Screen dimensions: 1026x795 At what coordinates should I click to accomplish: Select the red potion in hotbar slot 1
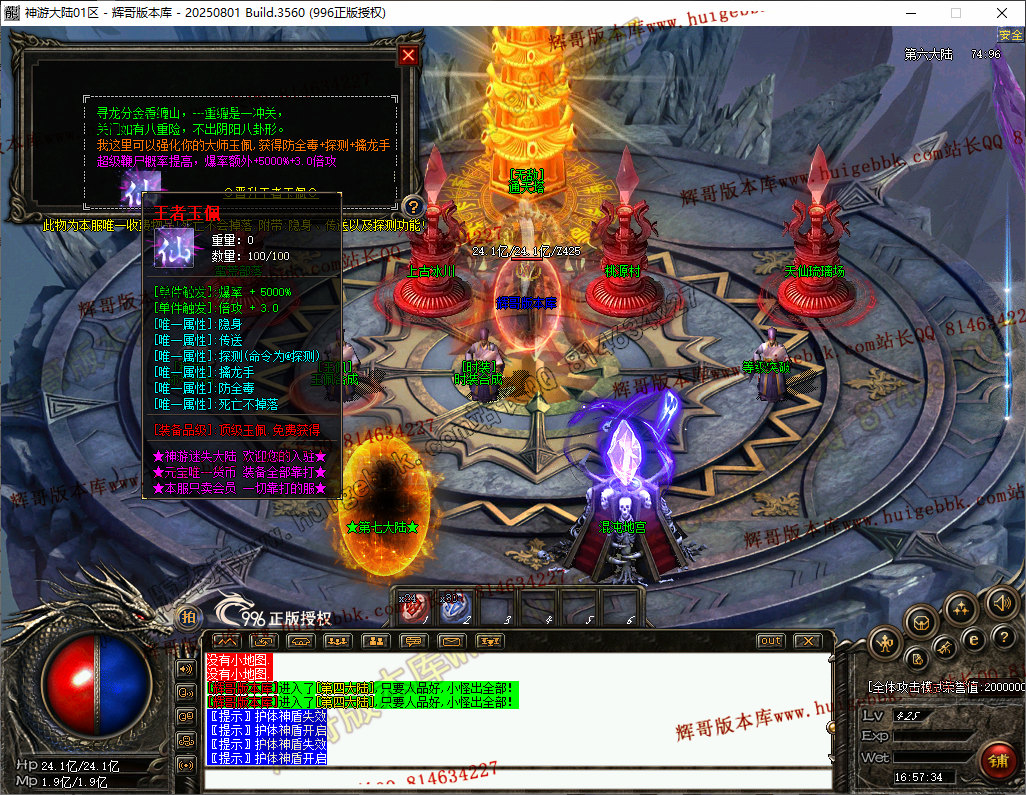click(x=414, y=608)
